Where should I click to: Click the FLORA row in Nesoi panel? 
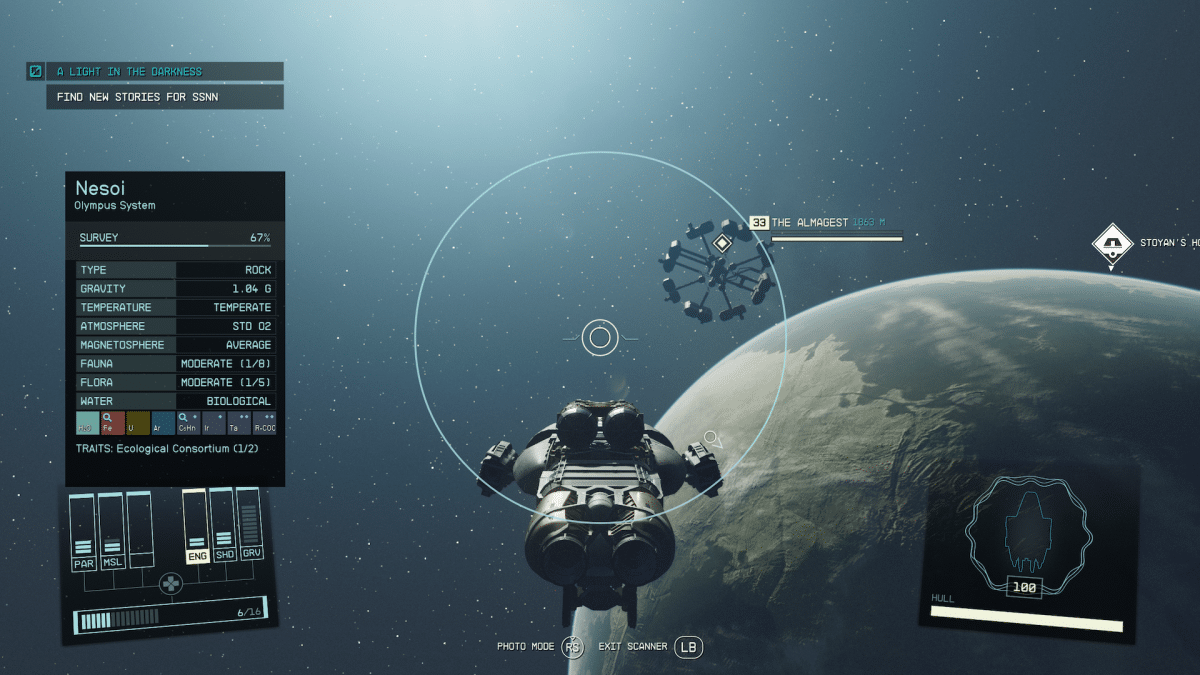176,383
